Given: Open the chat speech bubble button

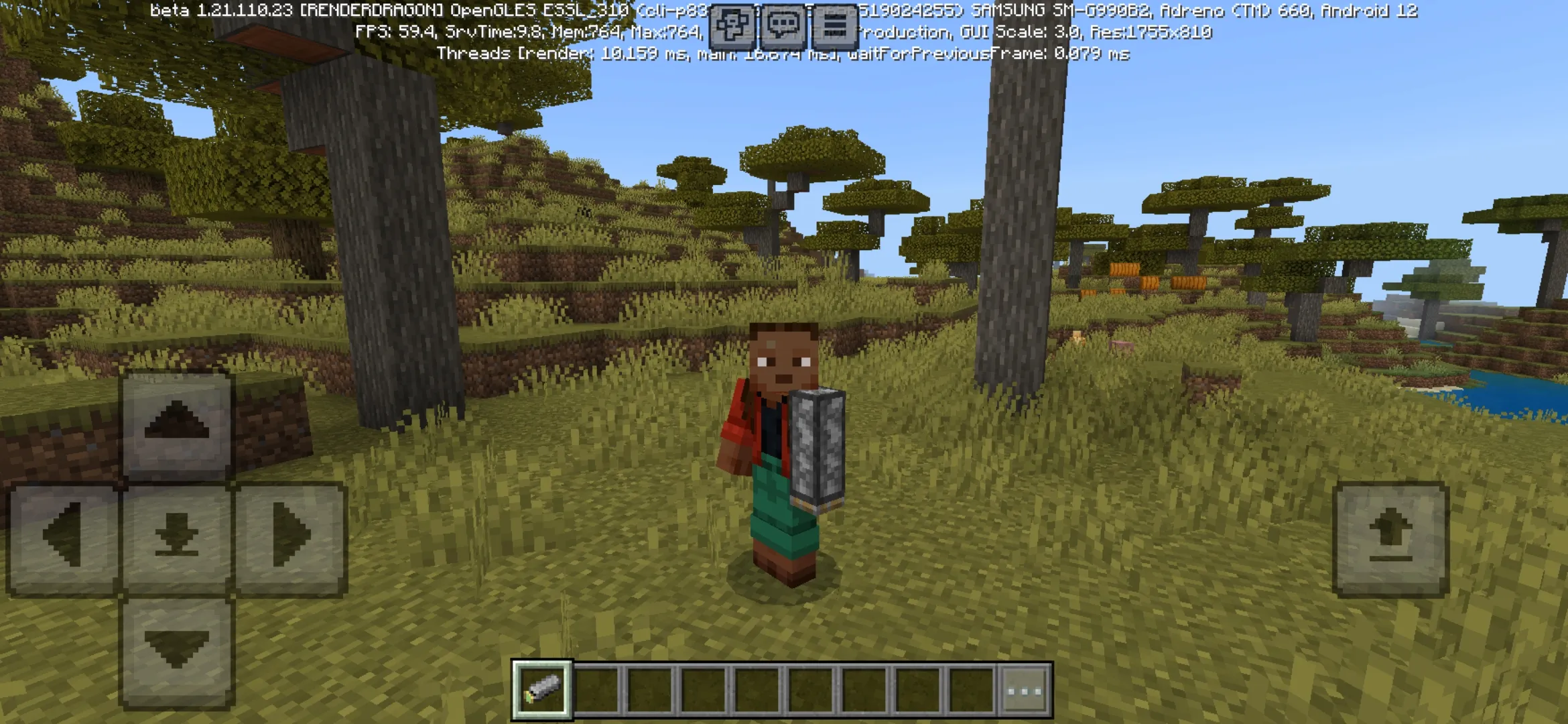Looking at the screenshot, I should 783,27.
